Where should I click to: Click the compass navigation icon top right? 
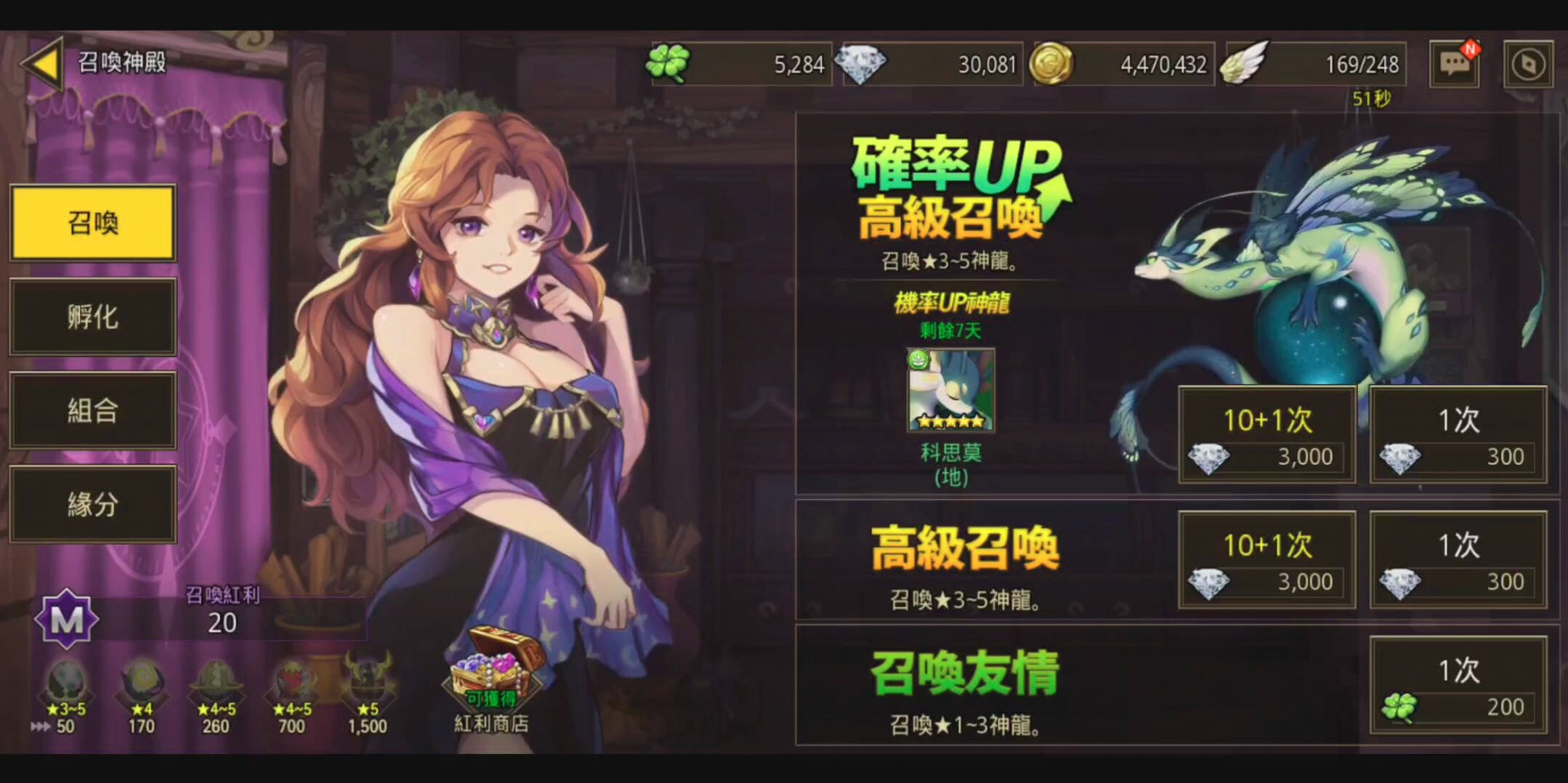click(1527, 64)
